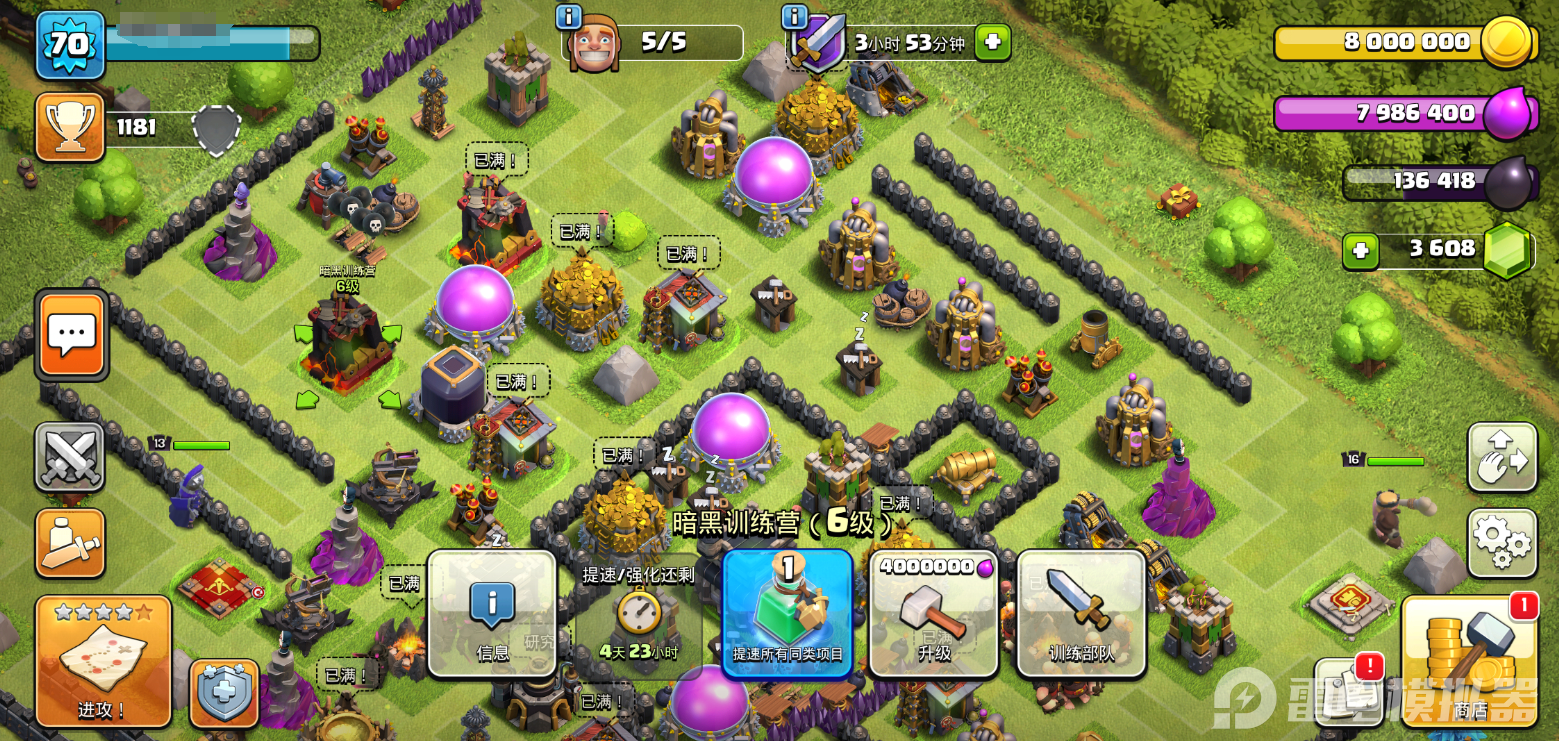Start an attack with the 进攻 button
This screenshot has width=1559, height=741.
point(103,661)
